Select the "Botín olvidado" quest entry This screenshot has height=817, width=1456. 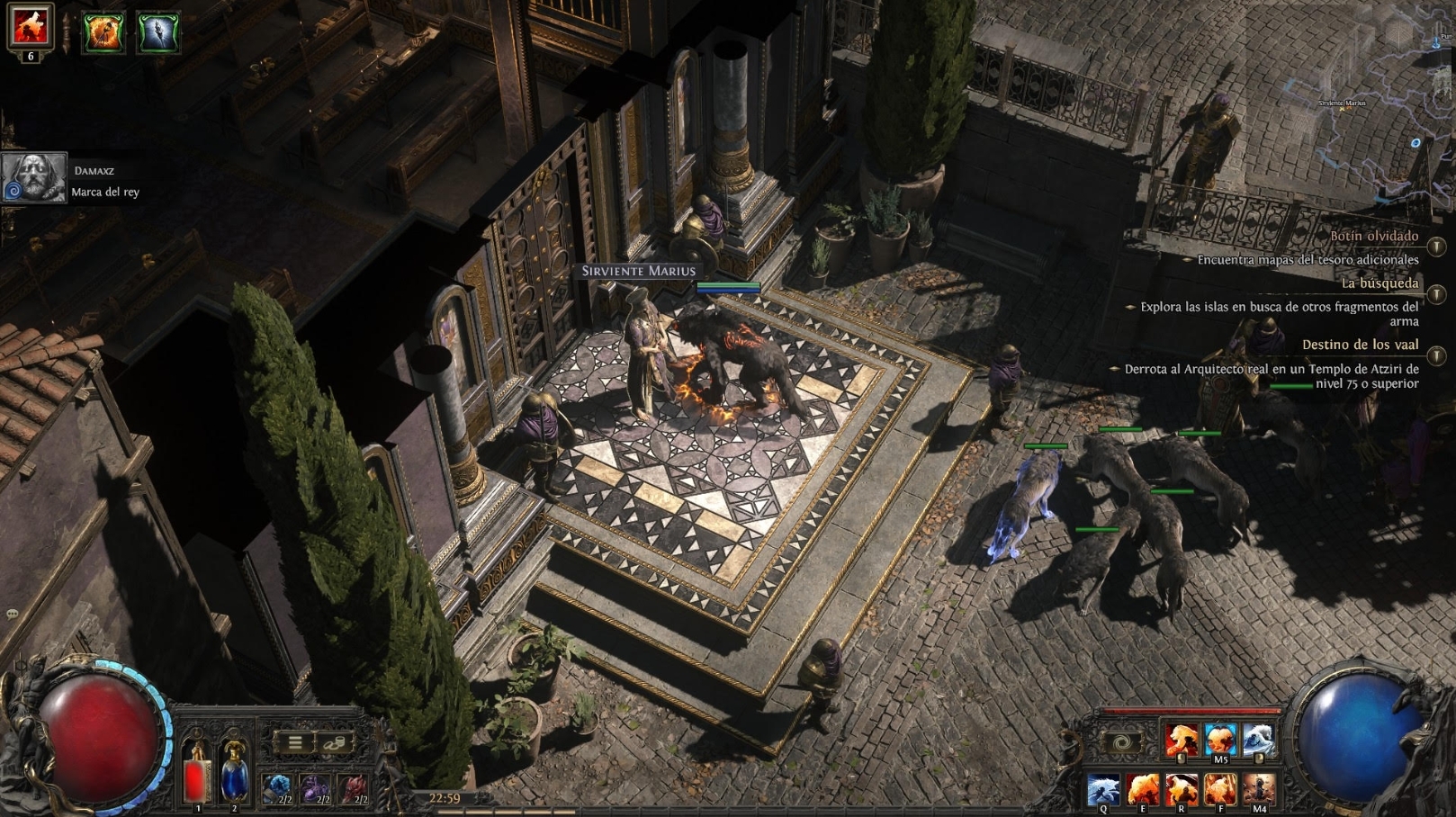click(x=1373, y=237)
